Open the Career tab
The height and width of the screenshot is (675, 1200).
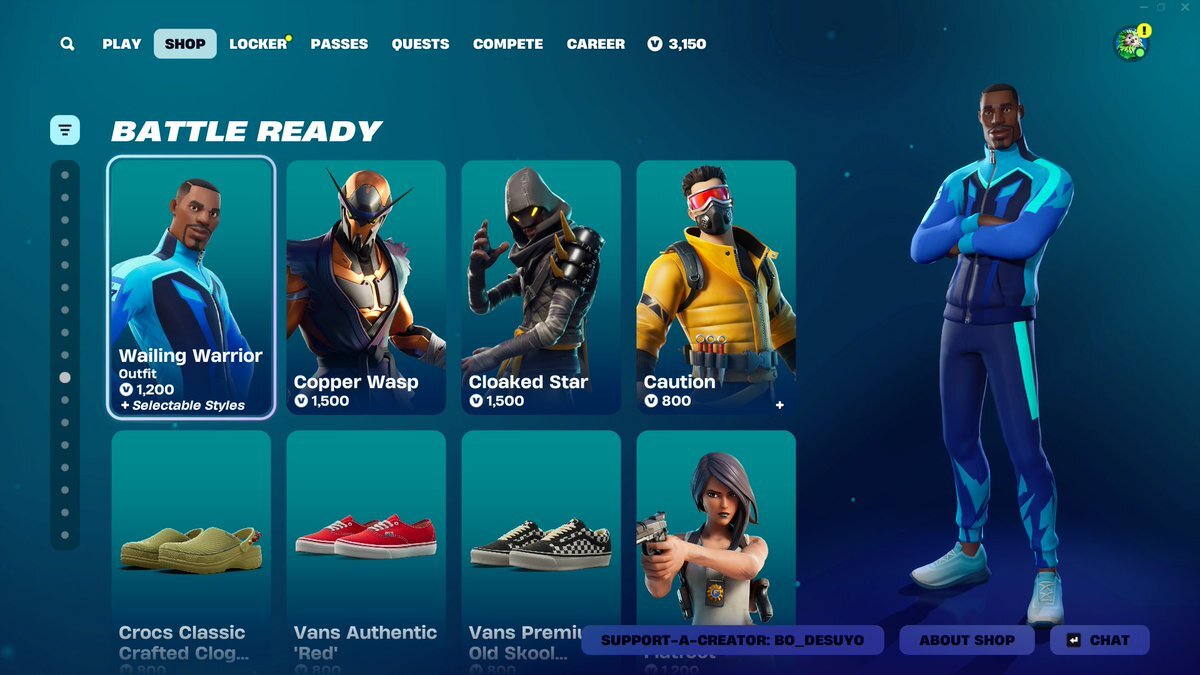tap(596, 44)
